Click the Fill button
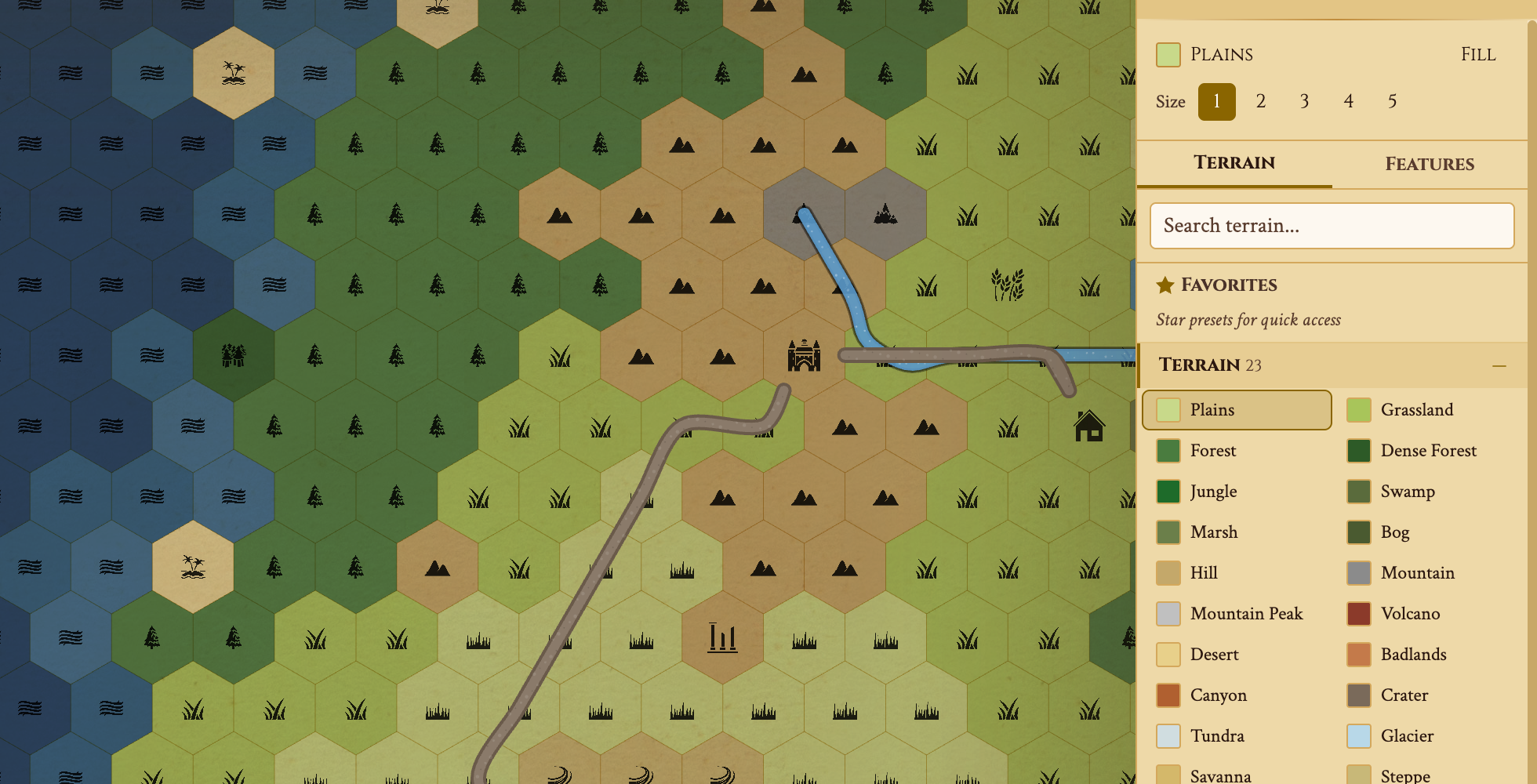This screenshot has width=1537, height=784. pyautogui.click(x=1477, y=54)
